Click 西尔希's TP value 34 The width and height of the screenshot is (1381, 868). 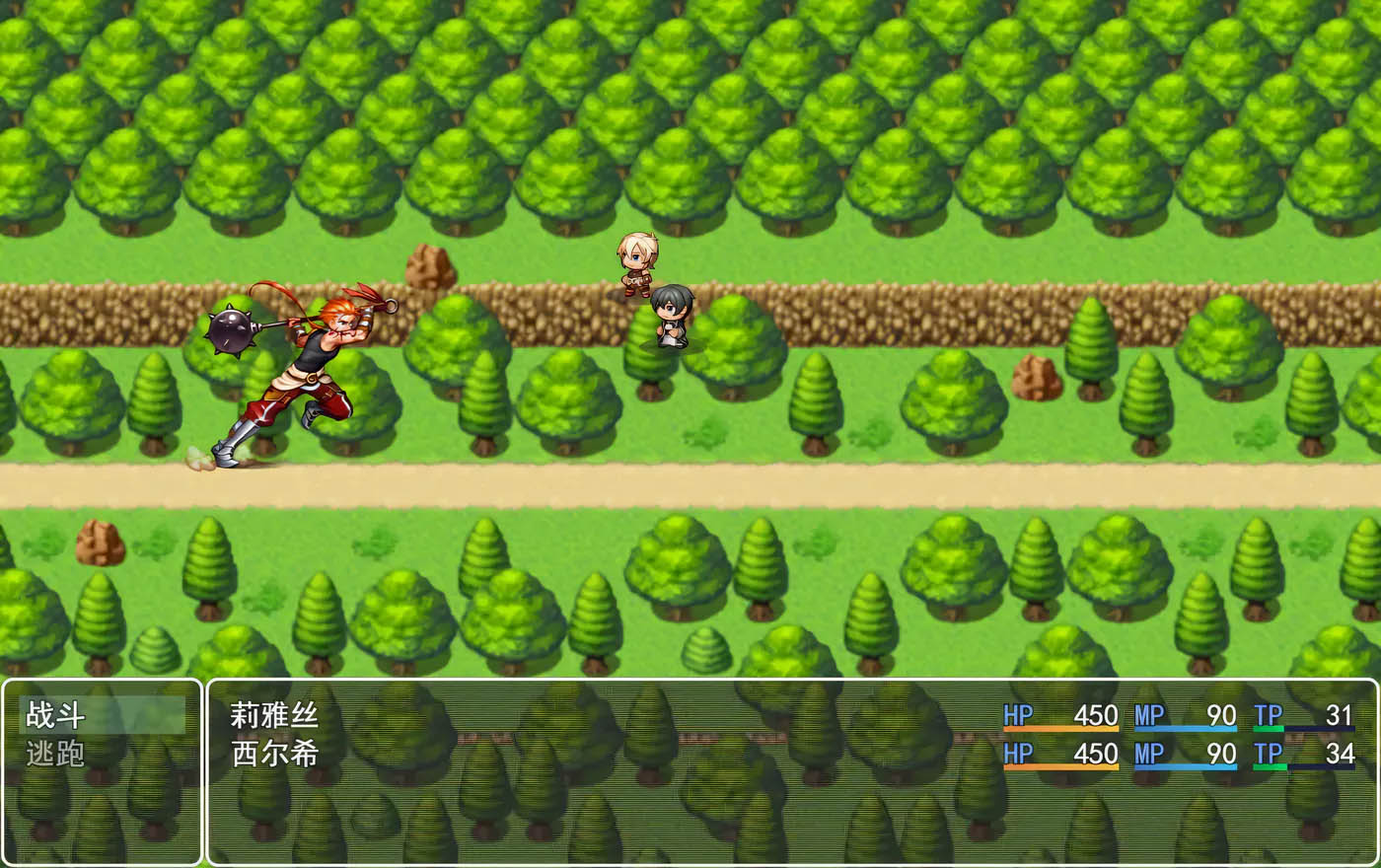point(1342,754)
